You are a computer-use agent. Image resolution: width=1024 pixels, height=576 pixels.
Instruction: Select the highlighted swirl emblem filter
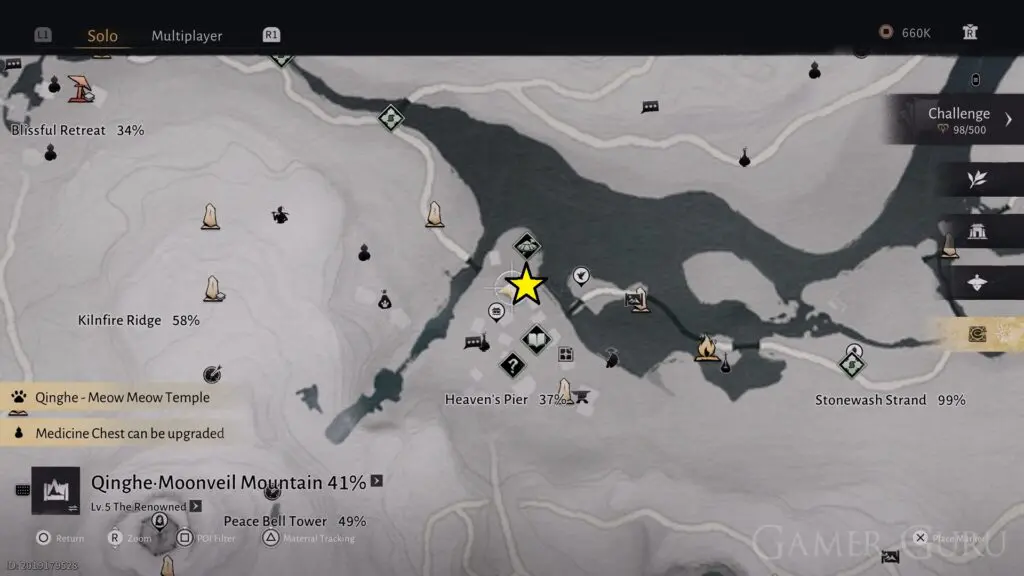coord(977,334)
